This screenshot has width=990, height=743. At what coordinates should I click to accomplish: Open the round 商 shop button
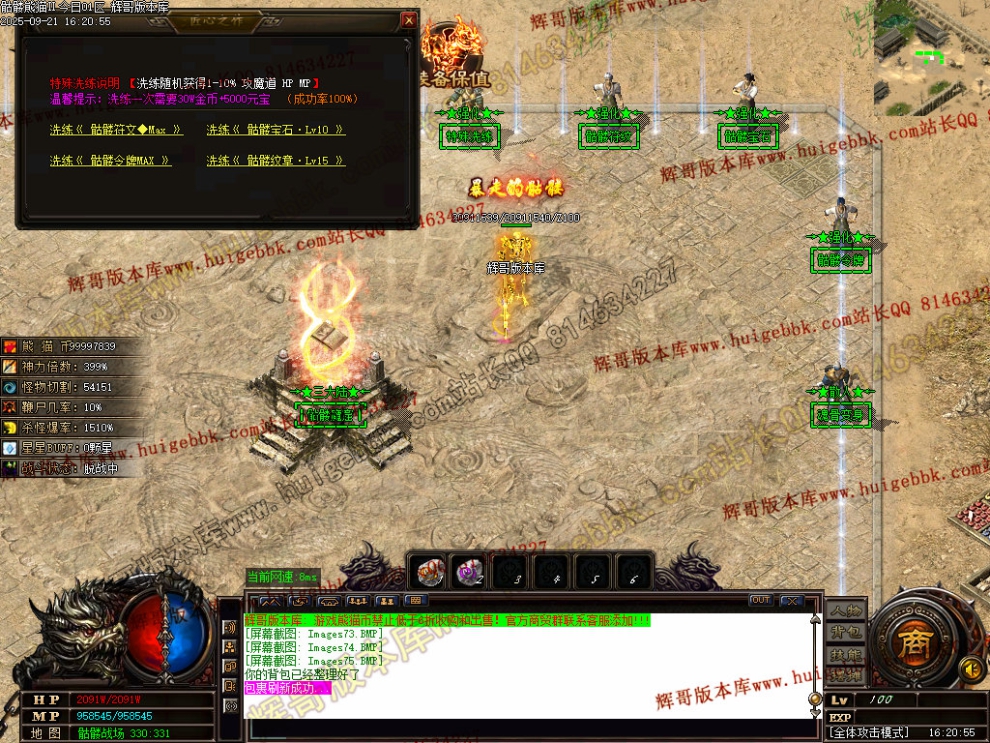click(912, 642)
